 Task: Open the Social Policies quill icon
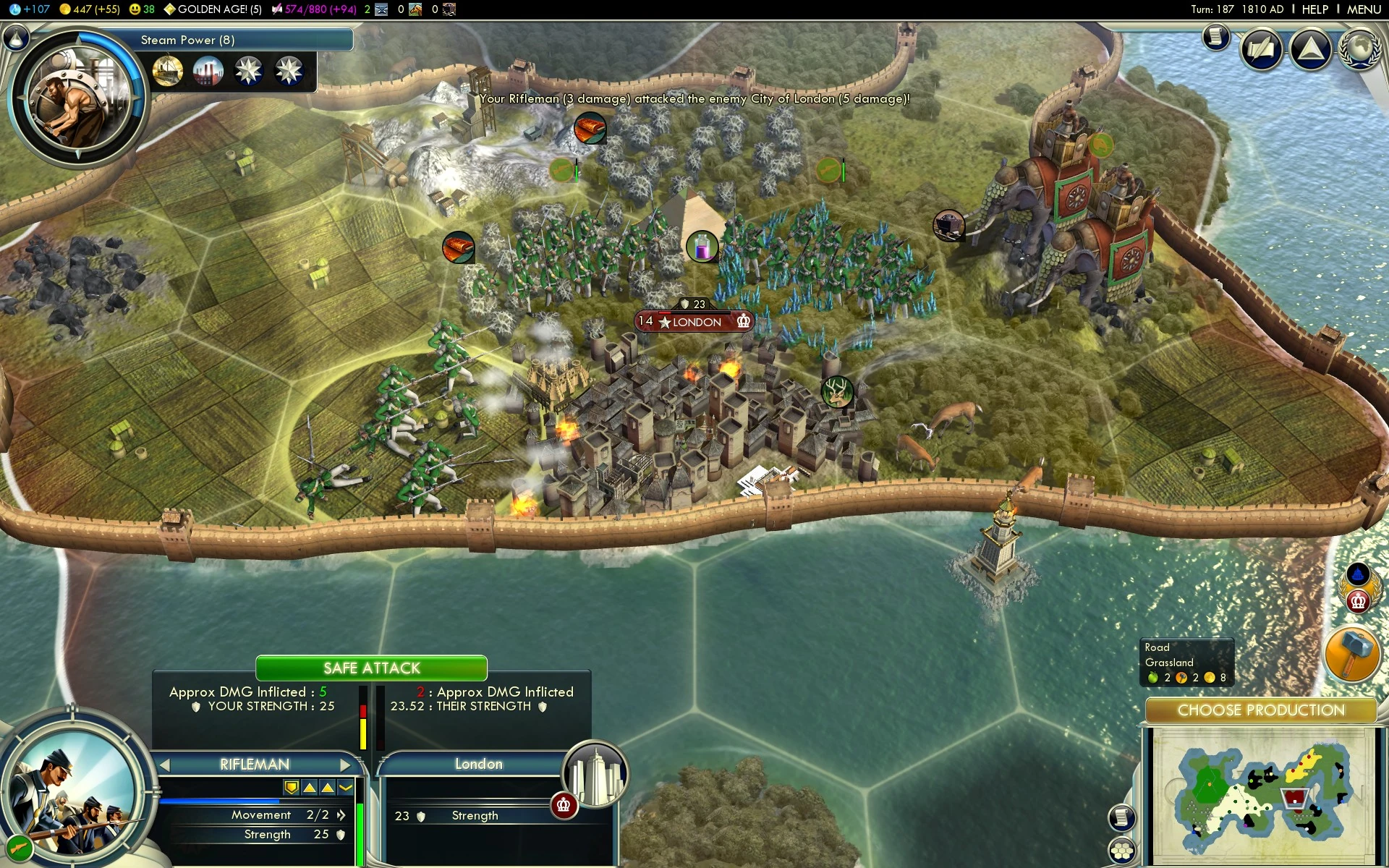click(x=1261, y=49)
